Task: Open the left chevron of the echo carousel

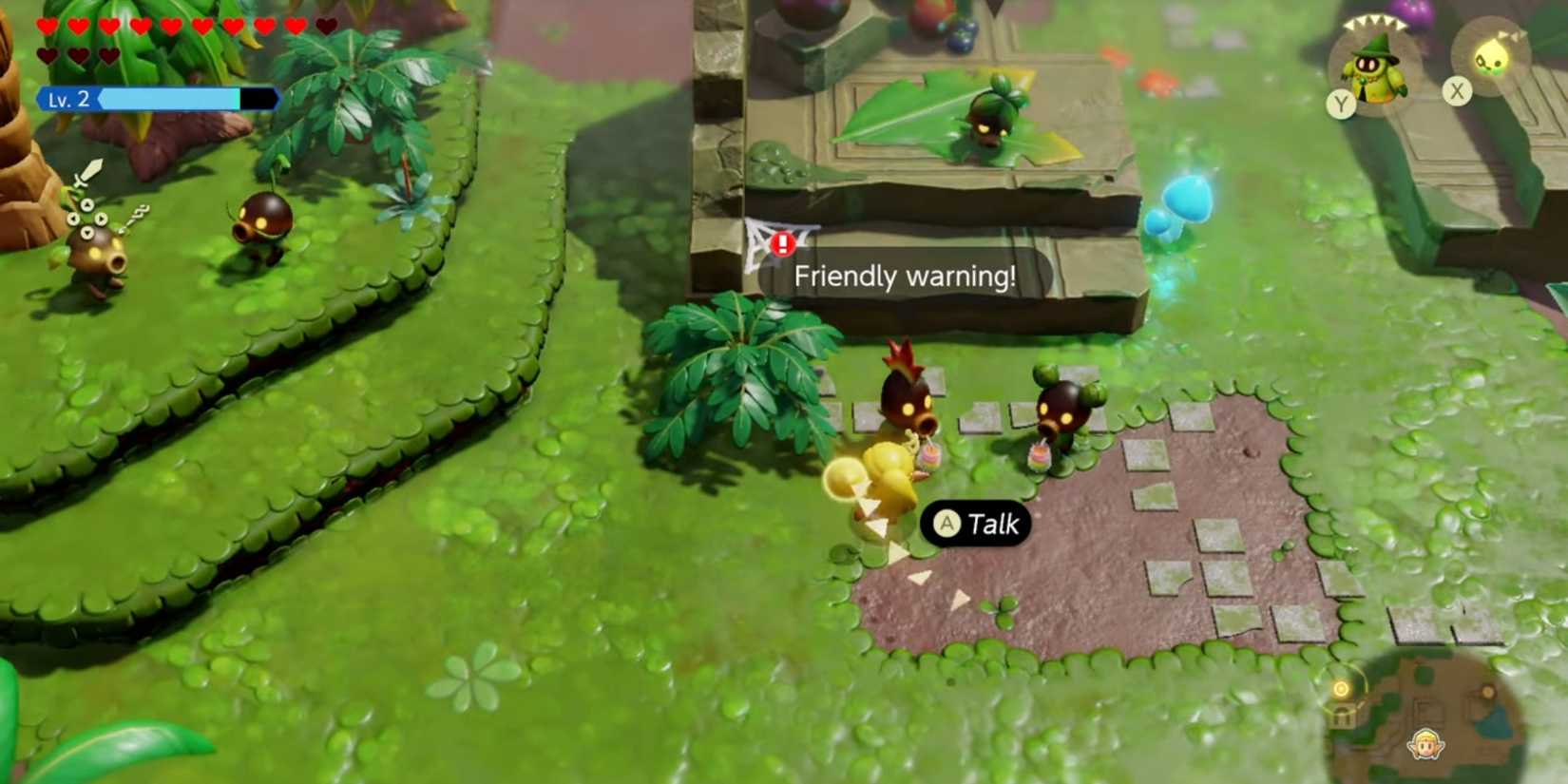Action: point(1348,24)
